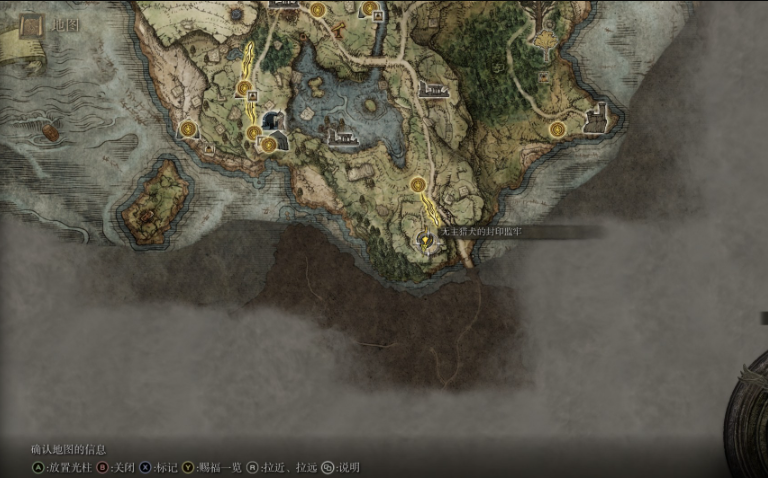The image size is (768, 478).
Task: Select the lone grace marker on the western shoreline
Action: coord(189,128)
